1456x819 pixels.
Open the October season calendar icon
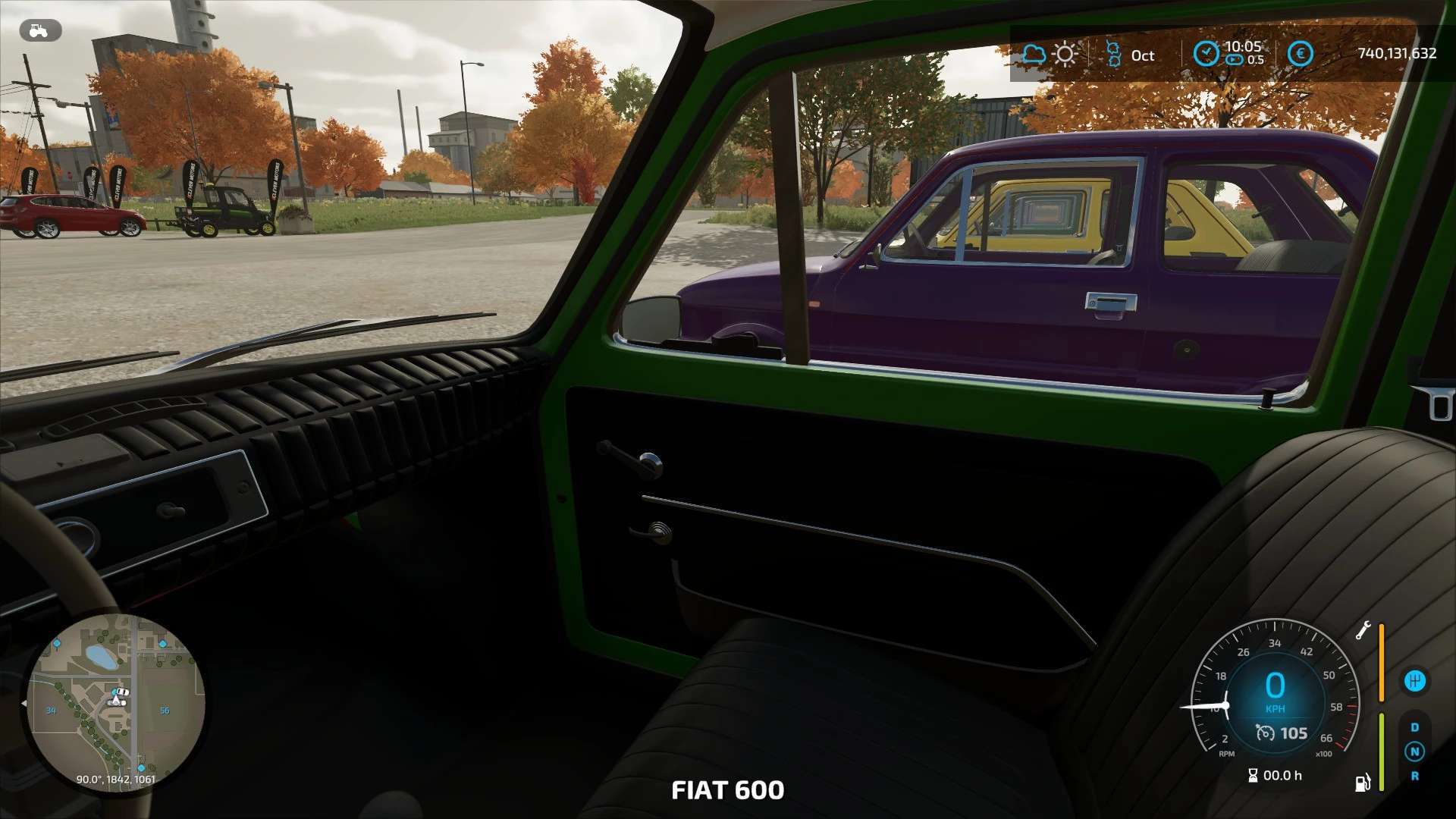click(x=1113, y=55)
